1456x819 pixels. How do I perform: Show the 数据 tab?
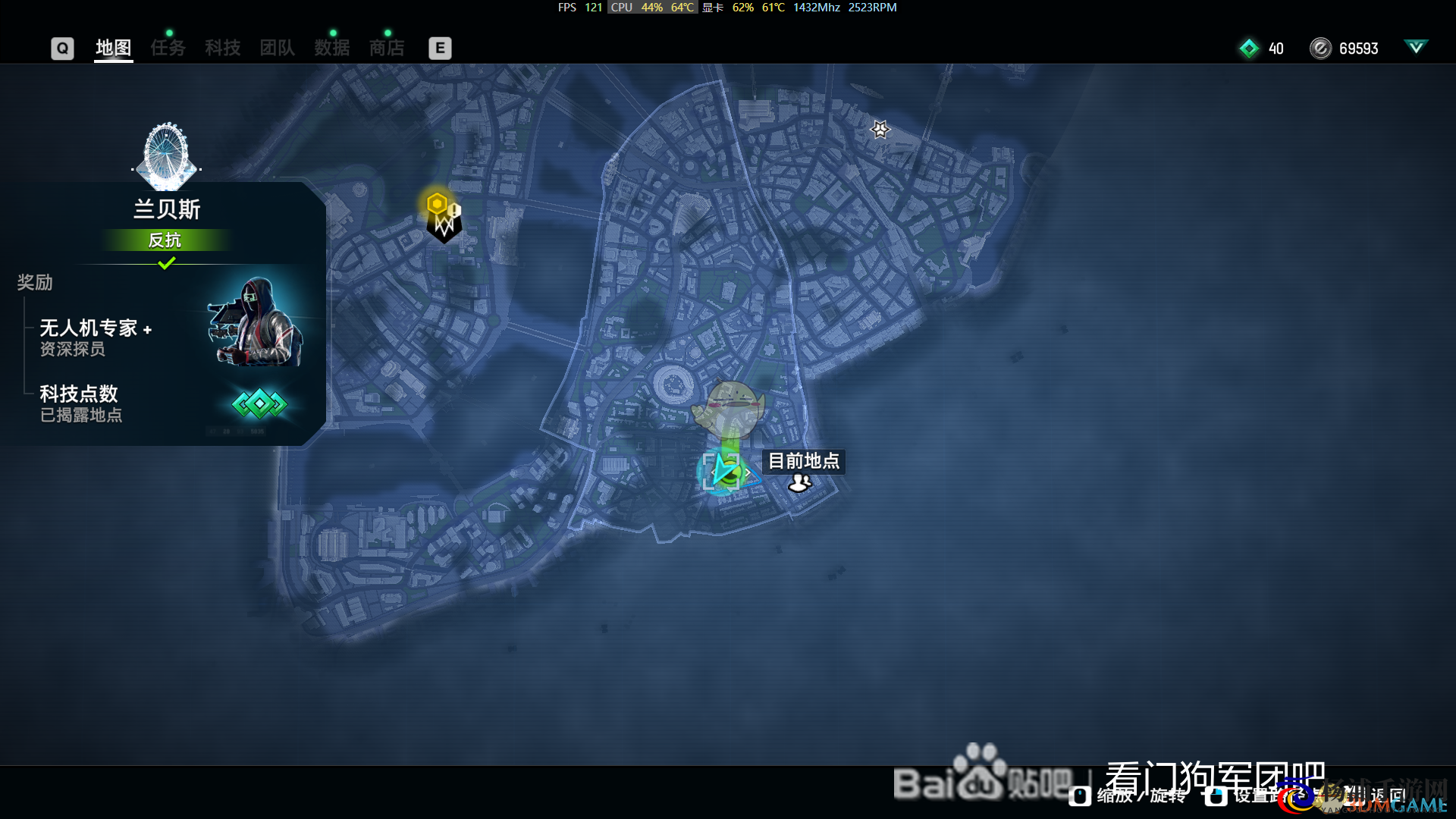click(x=332, y=48)
